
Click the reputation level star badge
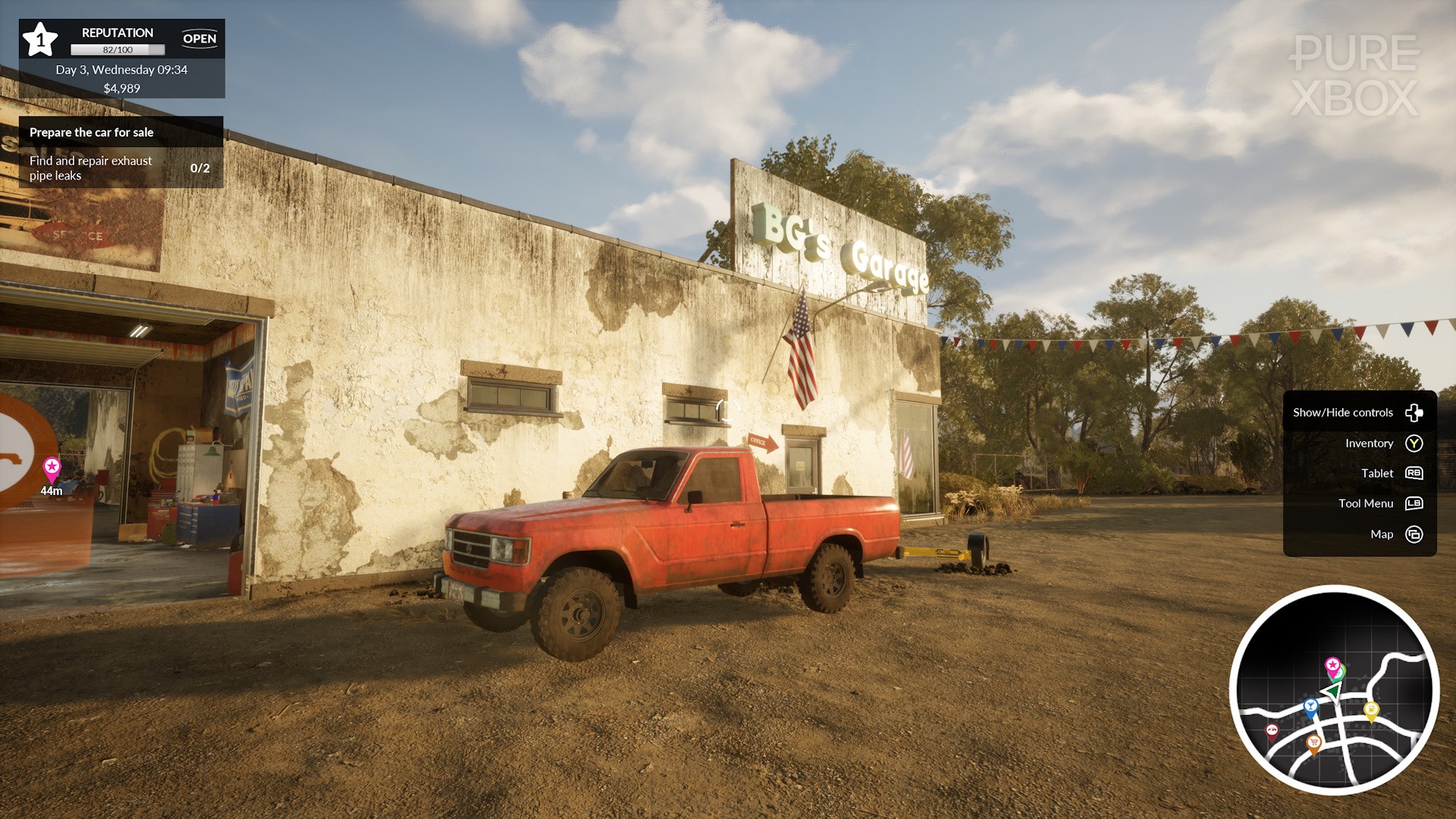[39, 39]
